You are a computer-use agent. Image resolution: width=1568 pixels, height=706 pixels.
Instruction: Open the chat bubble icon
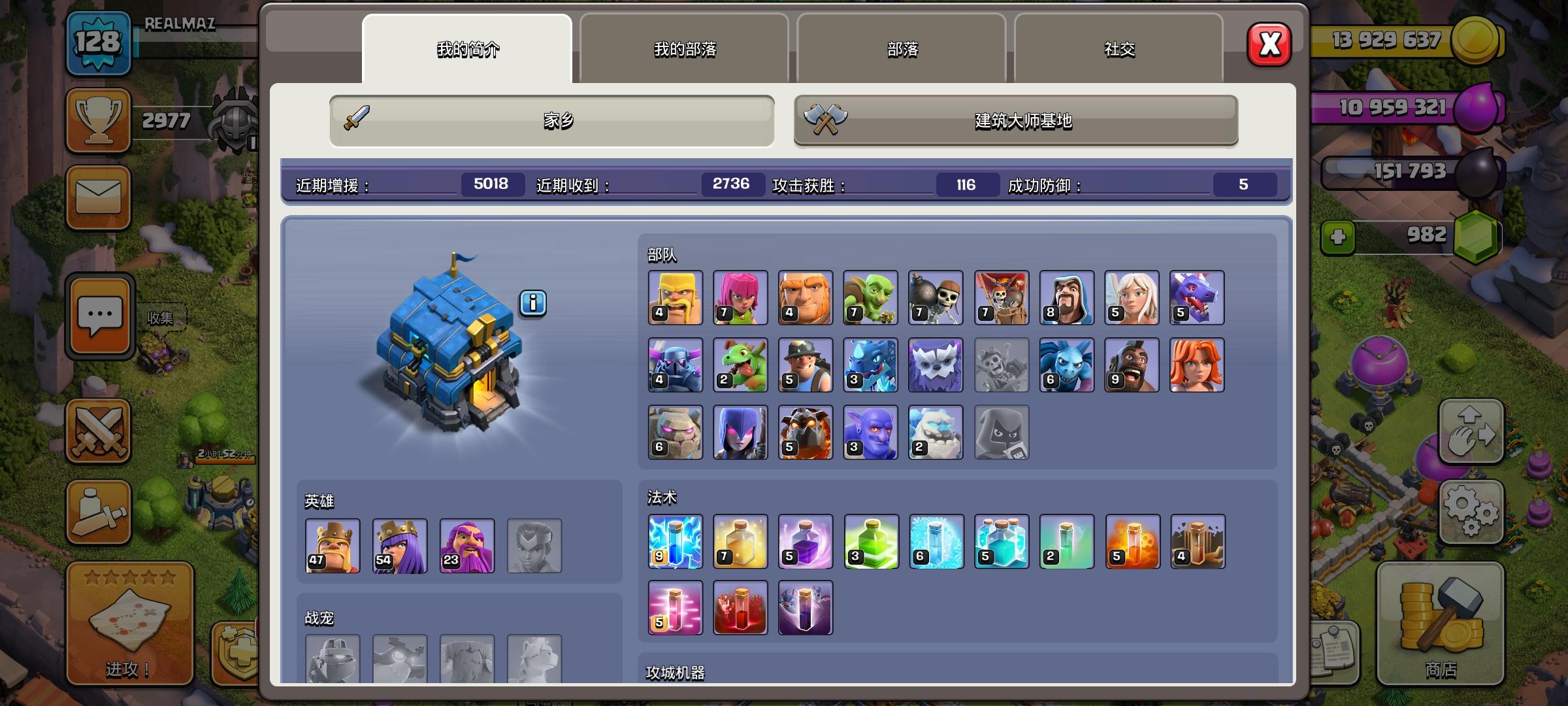(98, 314)
